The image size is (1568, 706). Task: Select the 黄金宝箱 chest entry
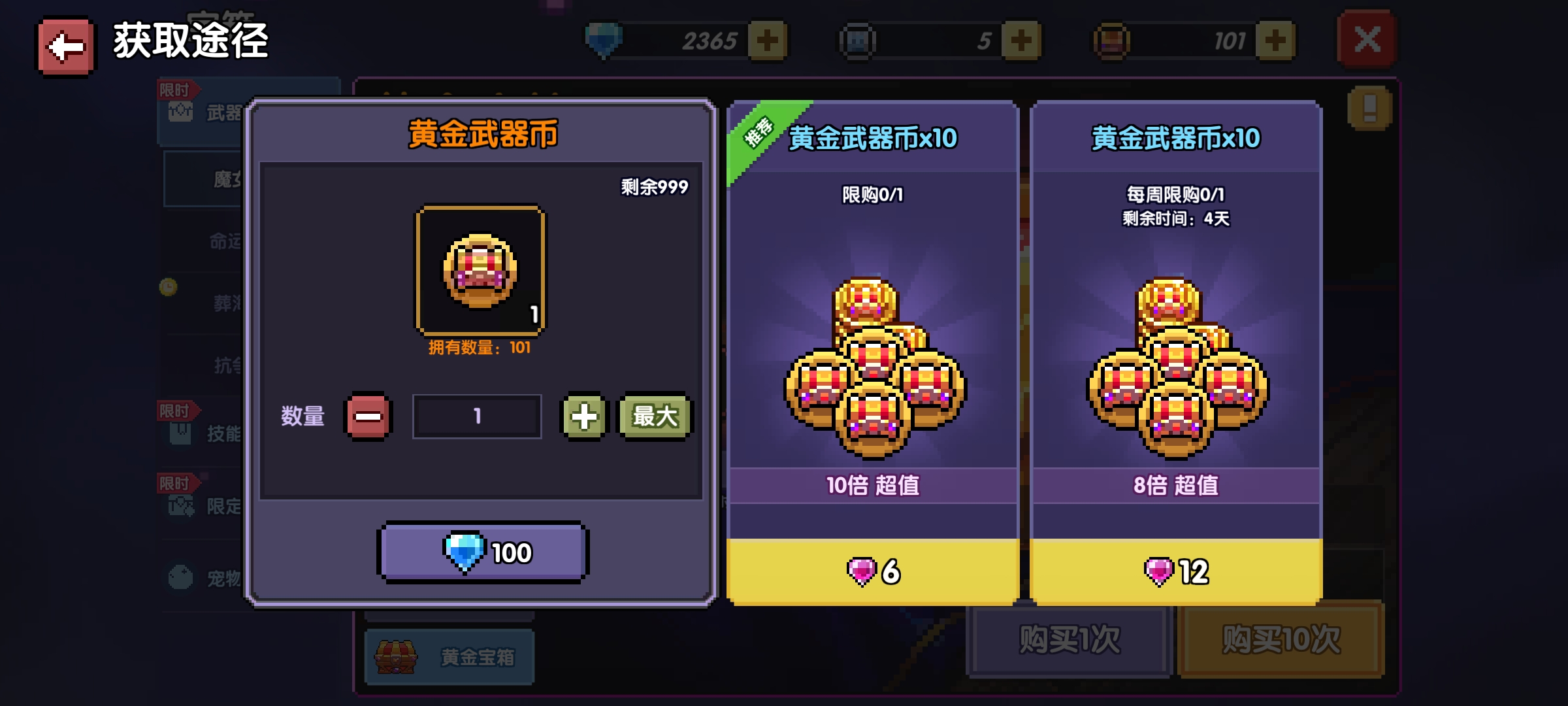(x=449, y=656)
